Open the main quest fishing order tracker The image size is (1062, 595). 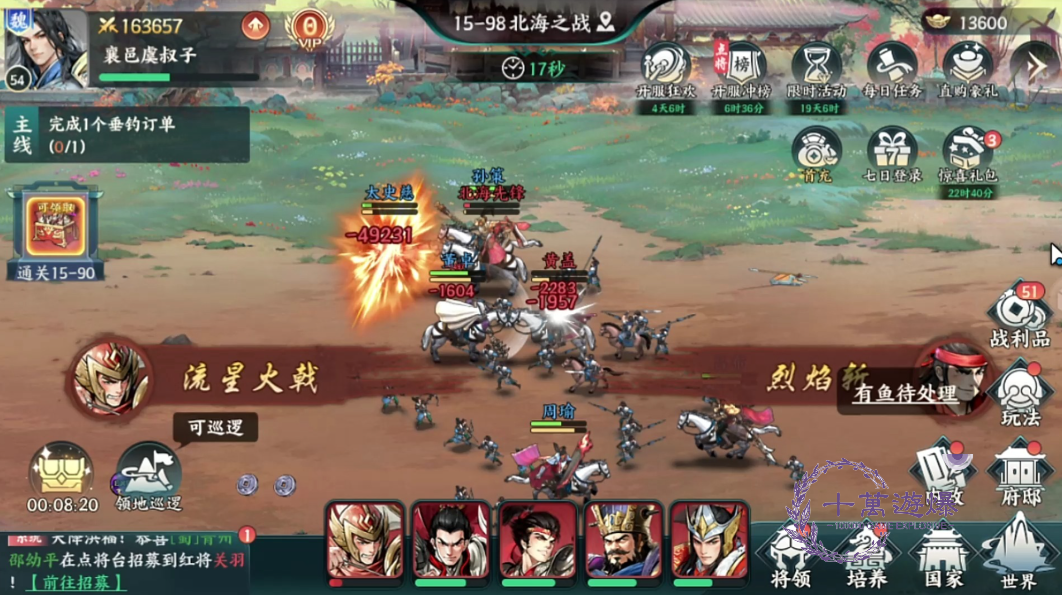(x=125, y=134)
